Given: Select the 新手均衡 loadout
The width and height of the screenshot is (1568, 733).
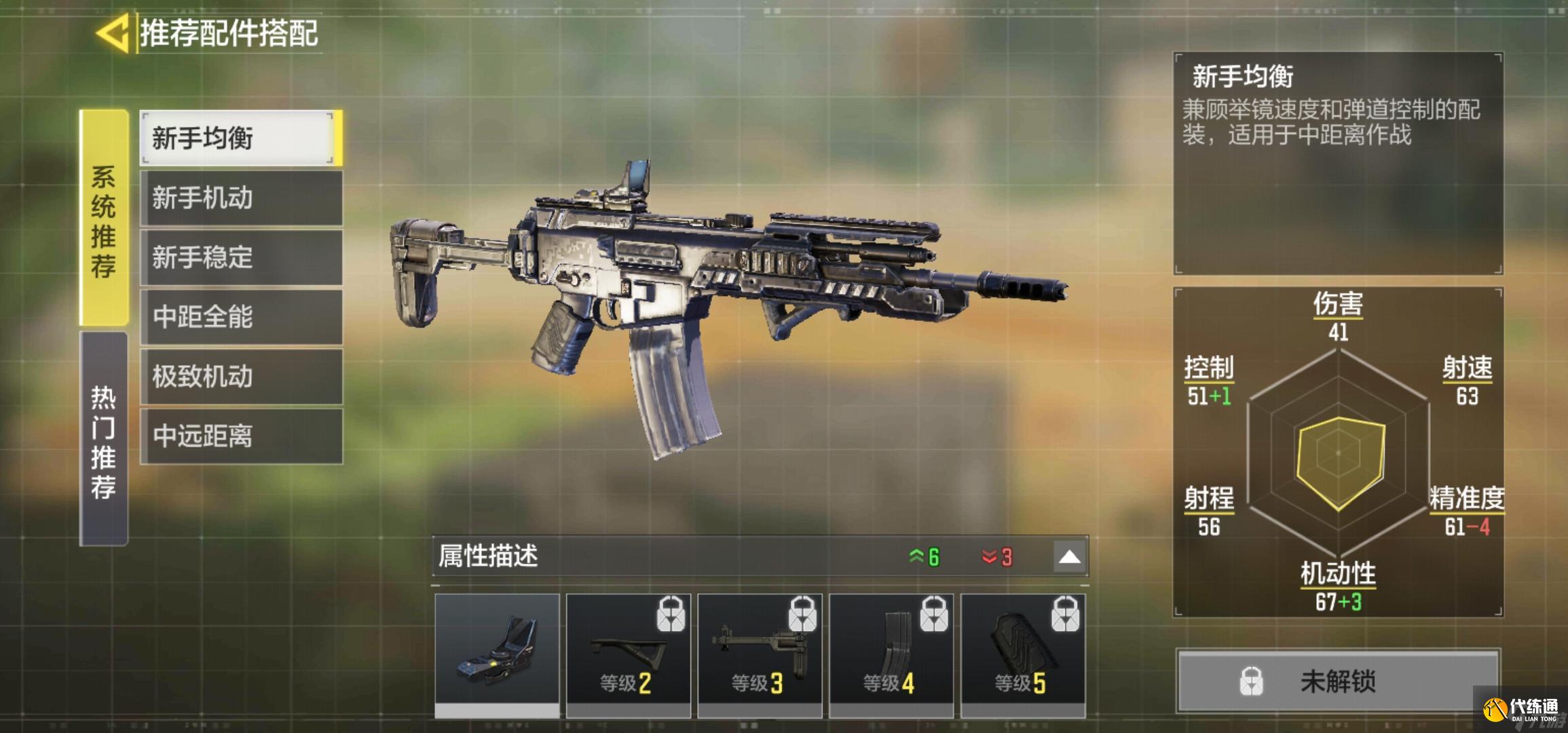Looking at the screenshot, I should click(240, 138).
